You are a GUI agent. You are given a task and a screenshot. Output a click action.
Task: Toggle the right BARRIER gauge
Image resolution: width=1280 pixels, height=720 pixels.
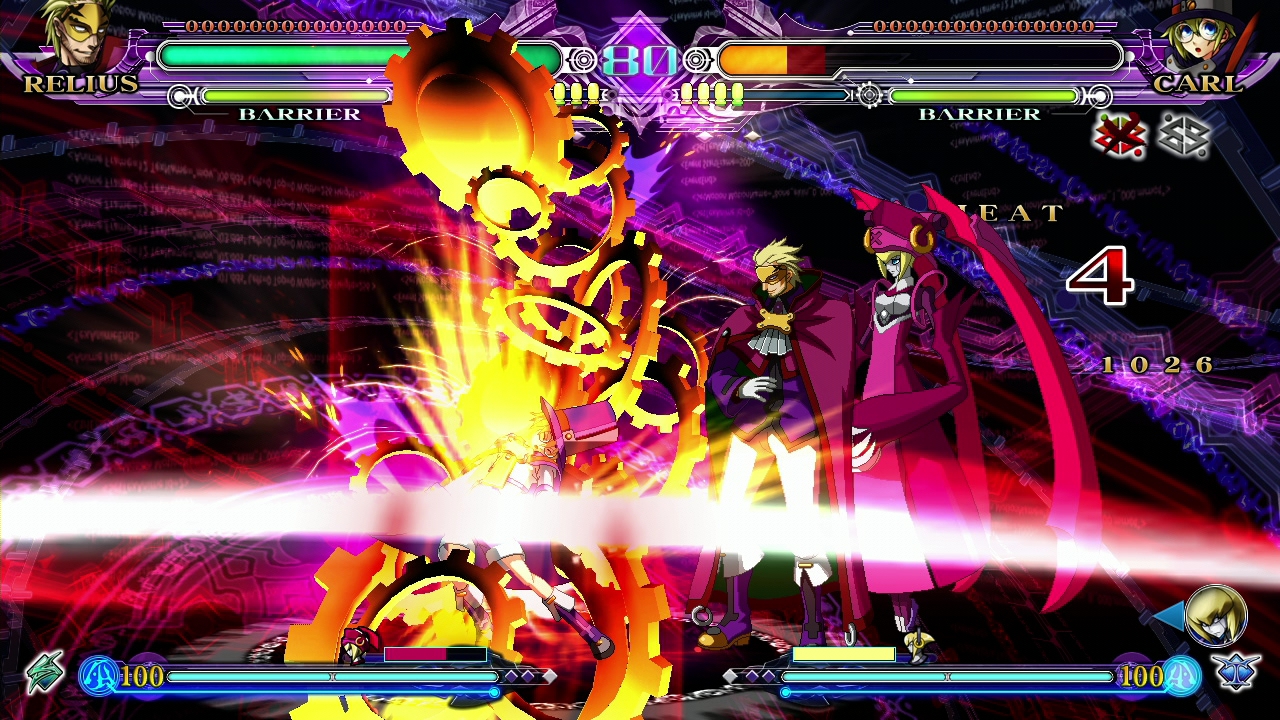(985, 98)
